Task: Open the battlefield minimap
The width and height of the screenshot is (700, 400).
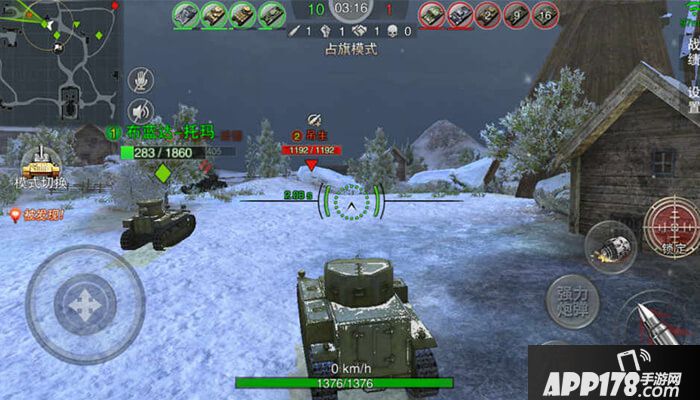Action: point(58,61)
